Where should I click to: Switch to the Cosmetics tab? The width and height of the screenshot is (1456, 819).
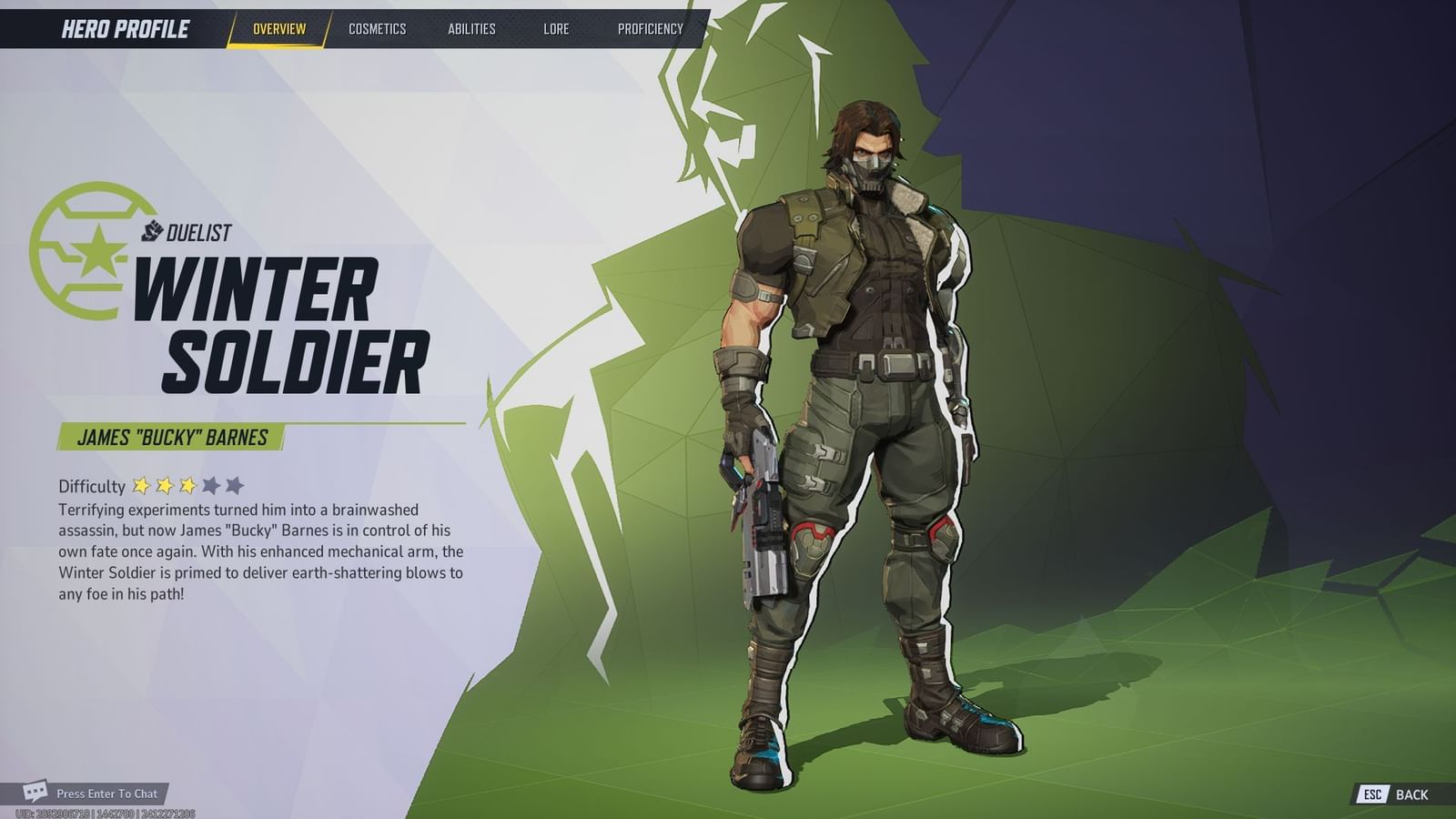click(x=376, y=28)
